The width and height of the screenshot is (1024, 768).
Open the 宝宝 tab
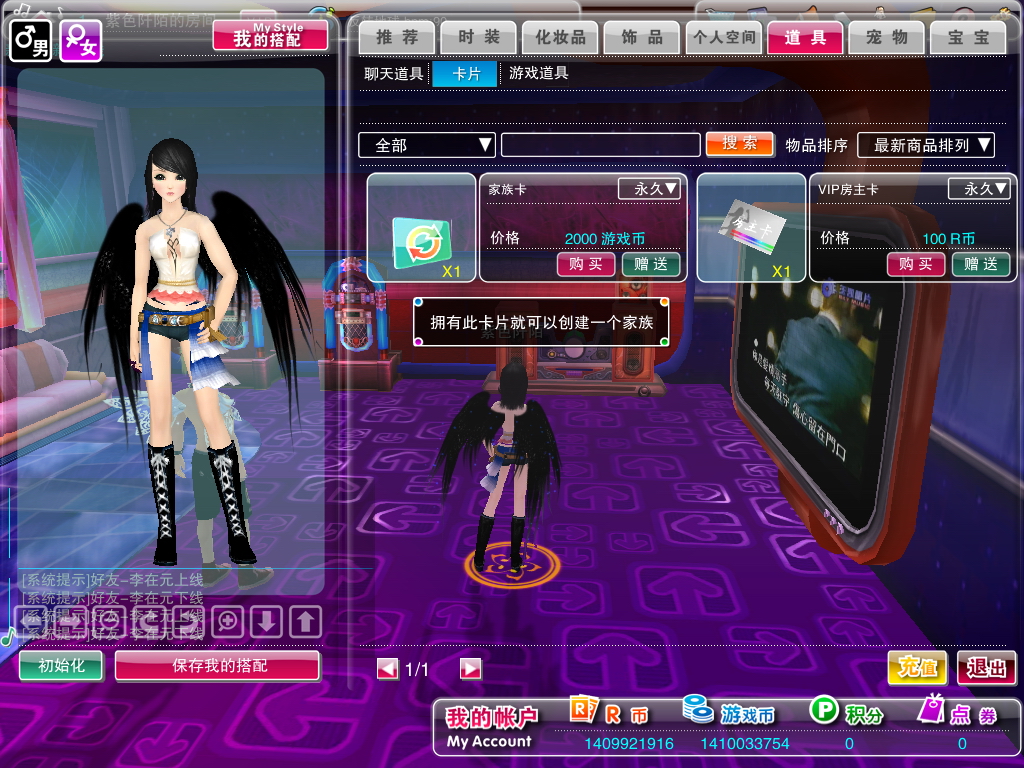coord(968,38)
